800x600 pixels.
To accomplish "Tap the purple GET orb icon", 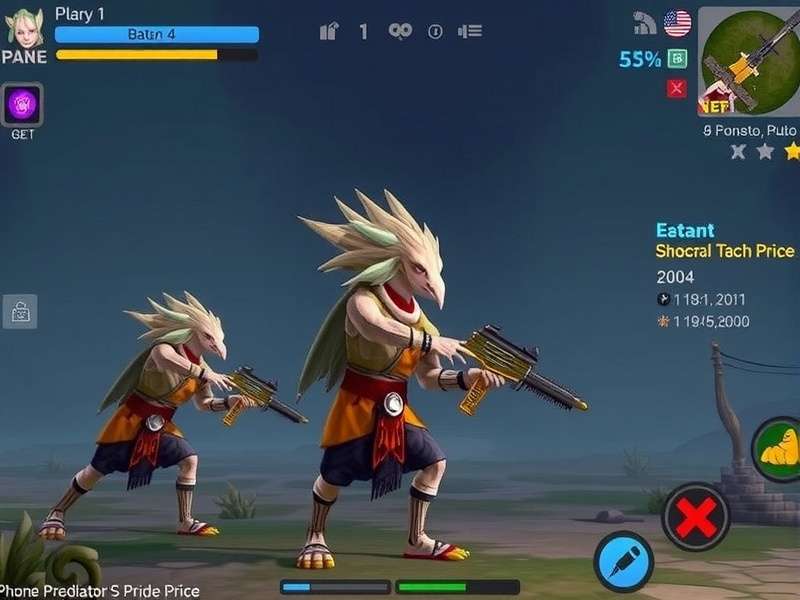I will 23,104.
